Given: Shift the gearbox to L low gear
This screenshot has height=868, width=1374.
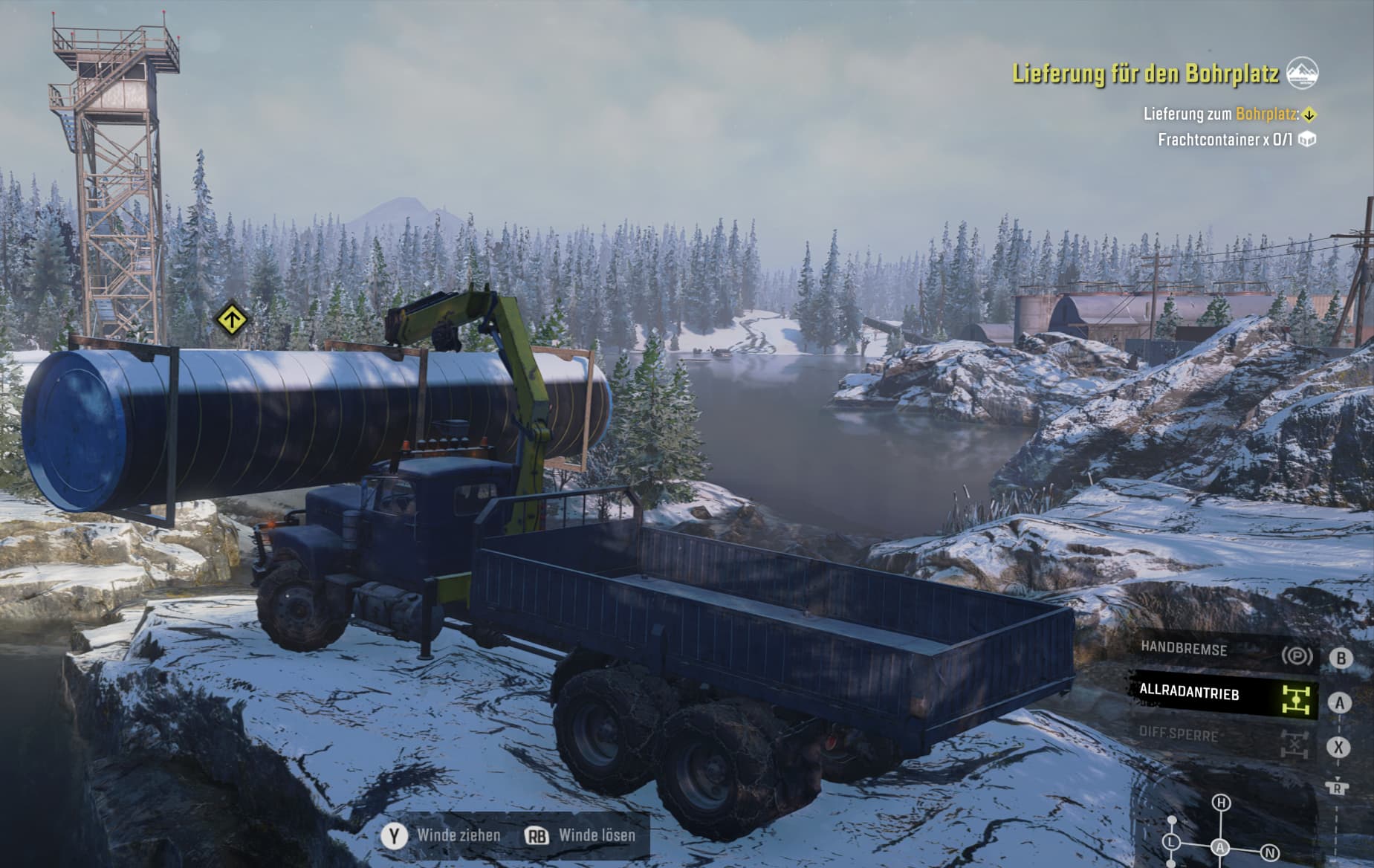Looking at the screenshot, I should [x=1172, y=843].
